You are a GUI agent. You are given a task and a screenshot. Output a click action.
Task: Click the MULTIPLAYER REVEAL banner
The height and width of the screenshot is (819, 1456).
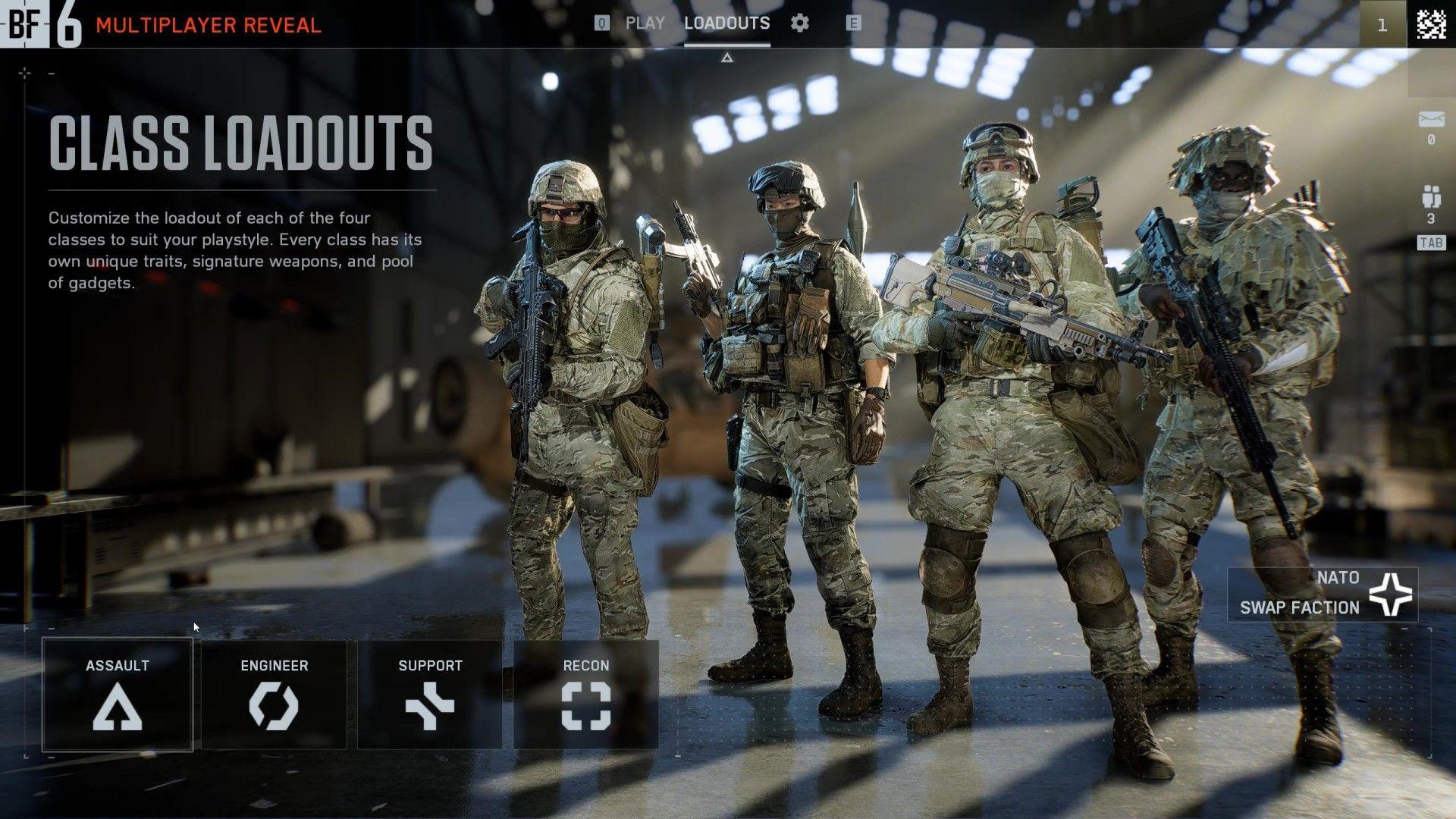point(206,24)
